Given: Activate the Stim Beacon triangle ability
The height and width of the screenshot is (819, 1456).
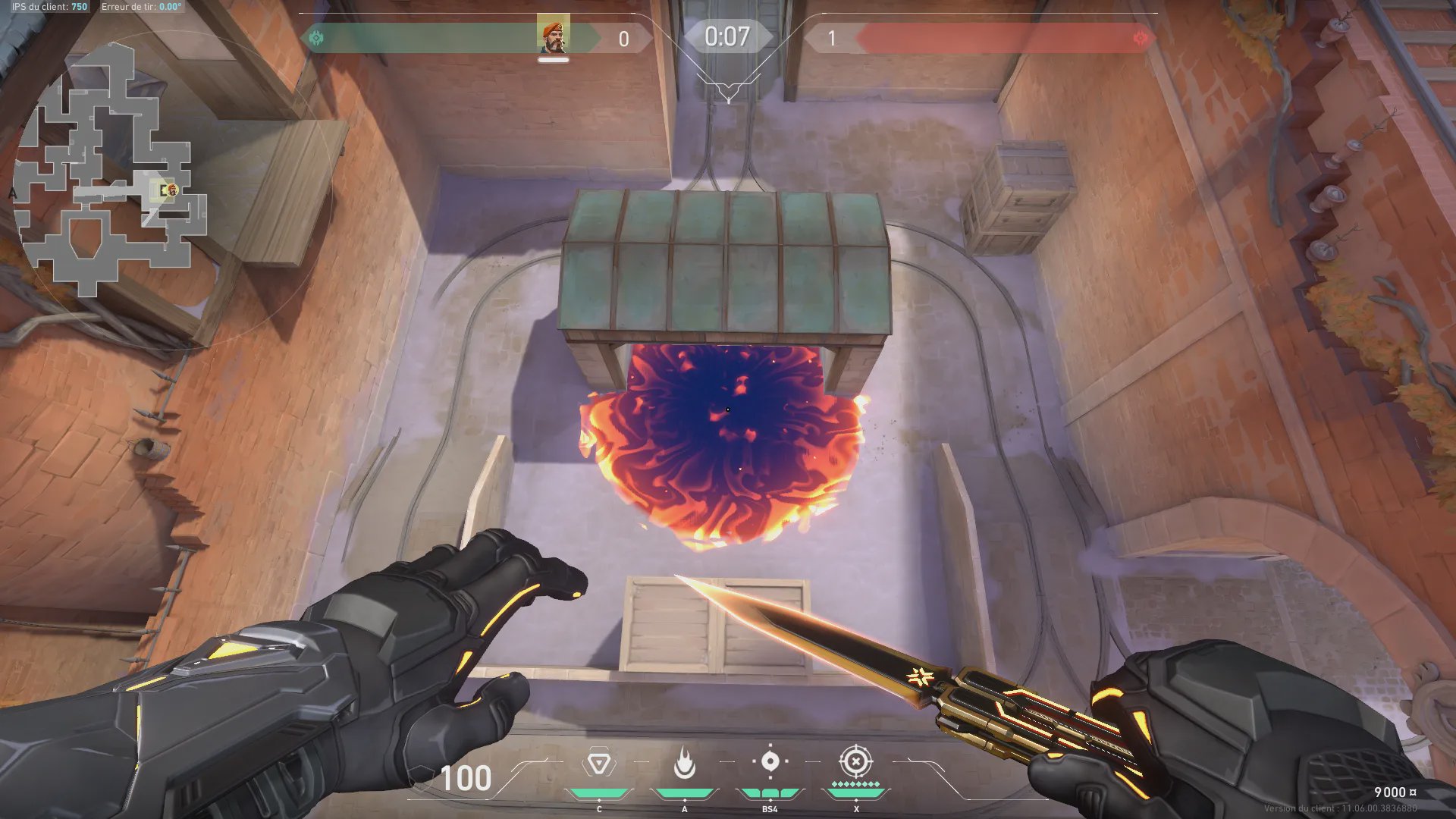Looking at the screenshot, I should pyautogui.click(x=599, y=763).
